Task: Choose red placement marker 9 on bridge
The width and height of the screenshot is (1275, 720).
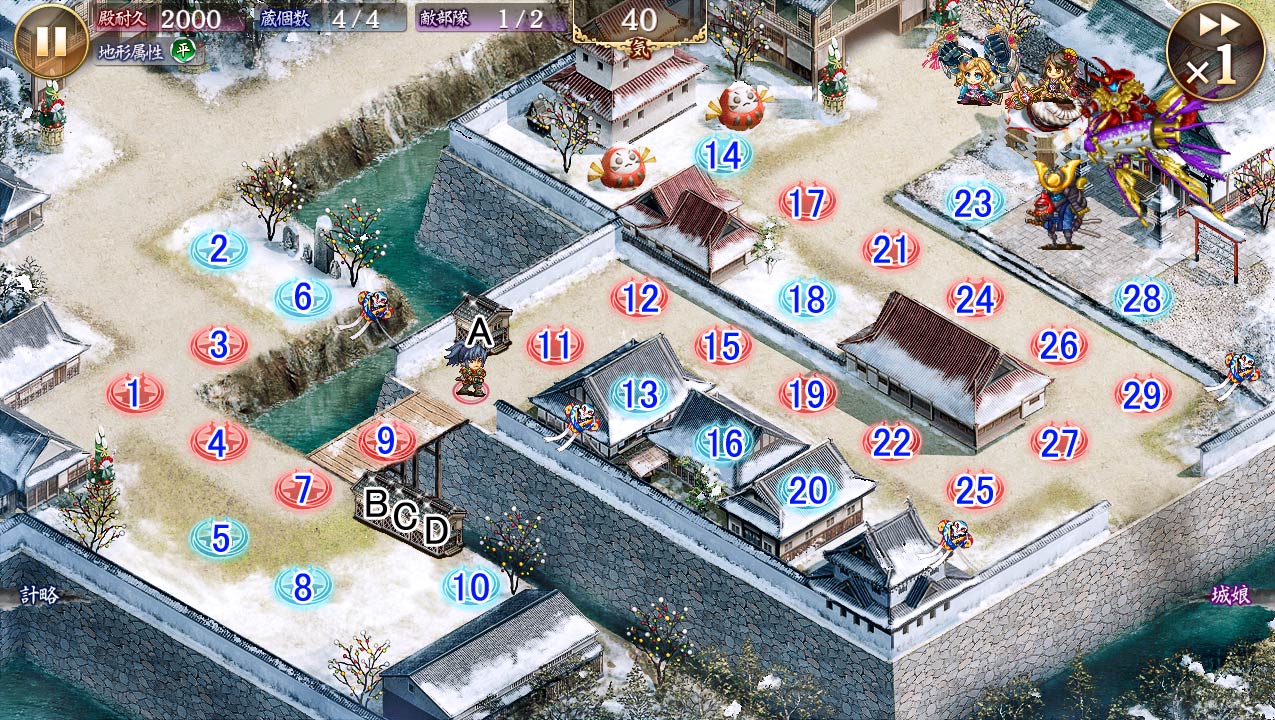Action: 387,440
